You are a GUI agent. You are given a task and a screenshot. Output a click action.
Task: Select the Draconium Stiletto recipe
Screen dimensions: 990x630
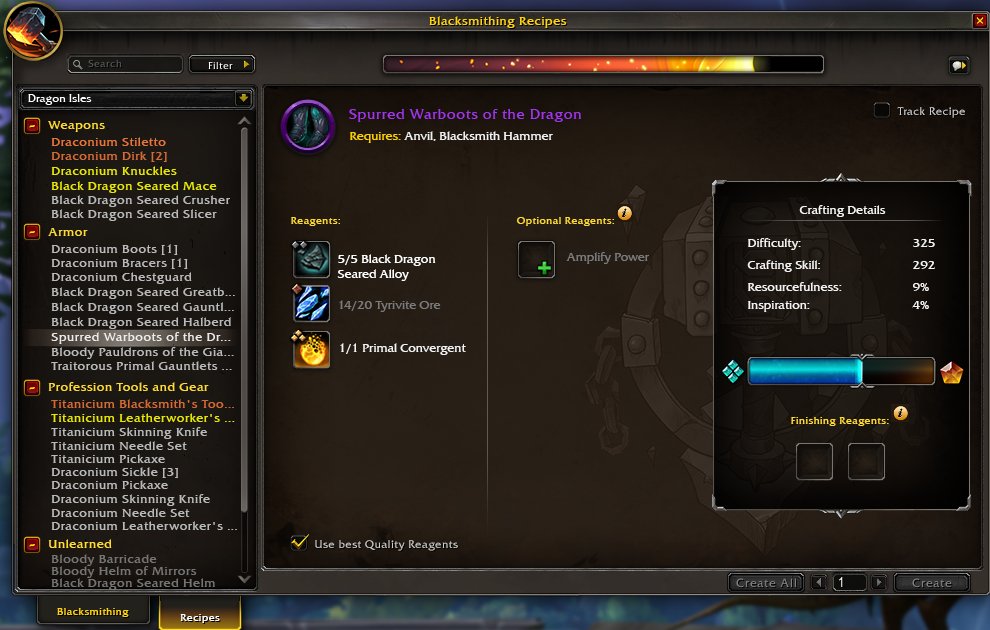click(108, 142)
